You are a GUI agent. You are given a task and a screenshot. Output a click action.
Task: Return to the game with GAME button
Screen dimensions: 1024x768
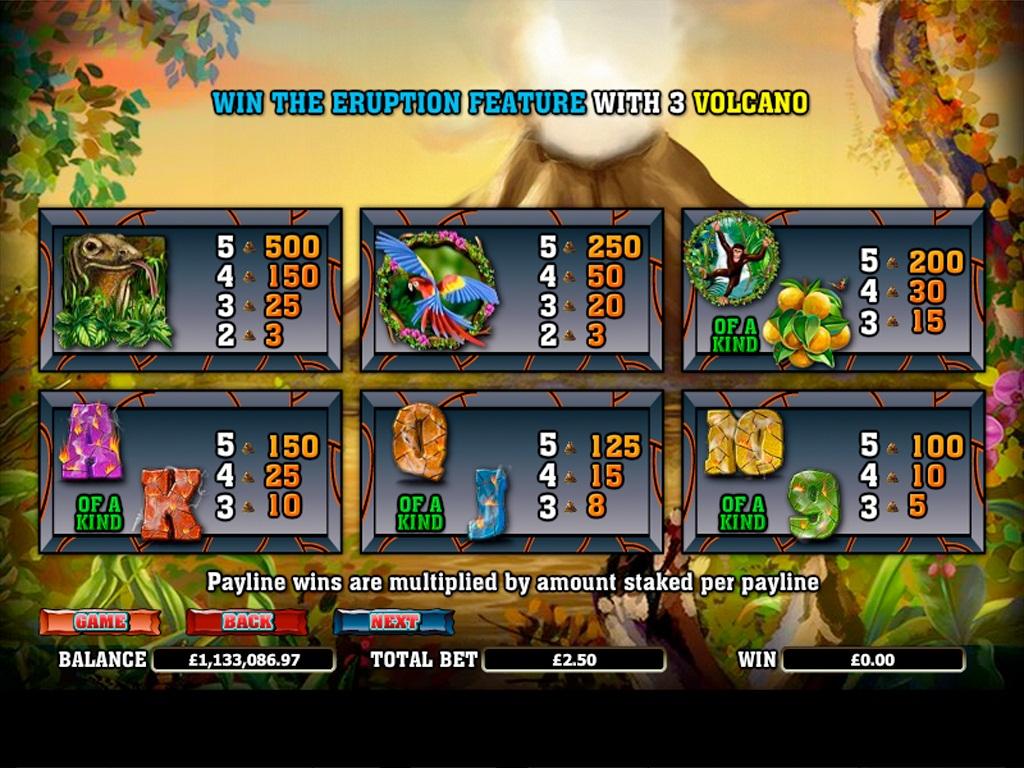pyautogui.click(x=100, y=621)
